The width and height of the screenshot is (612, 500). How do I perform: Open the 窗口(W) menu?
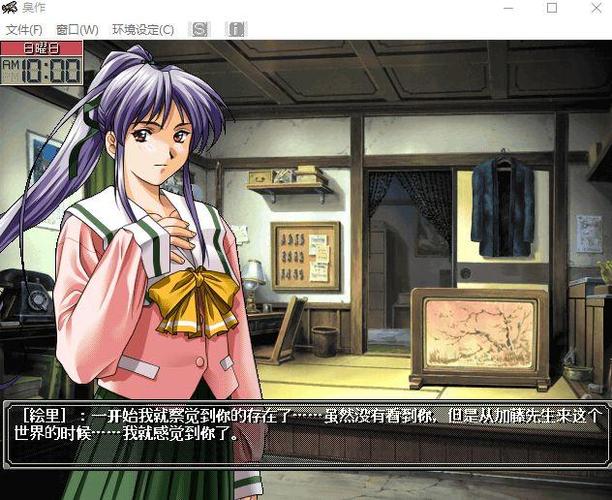77,30
